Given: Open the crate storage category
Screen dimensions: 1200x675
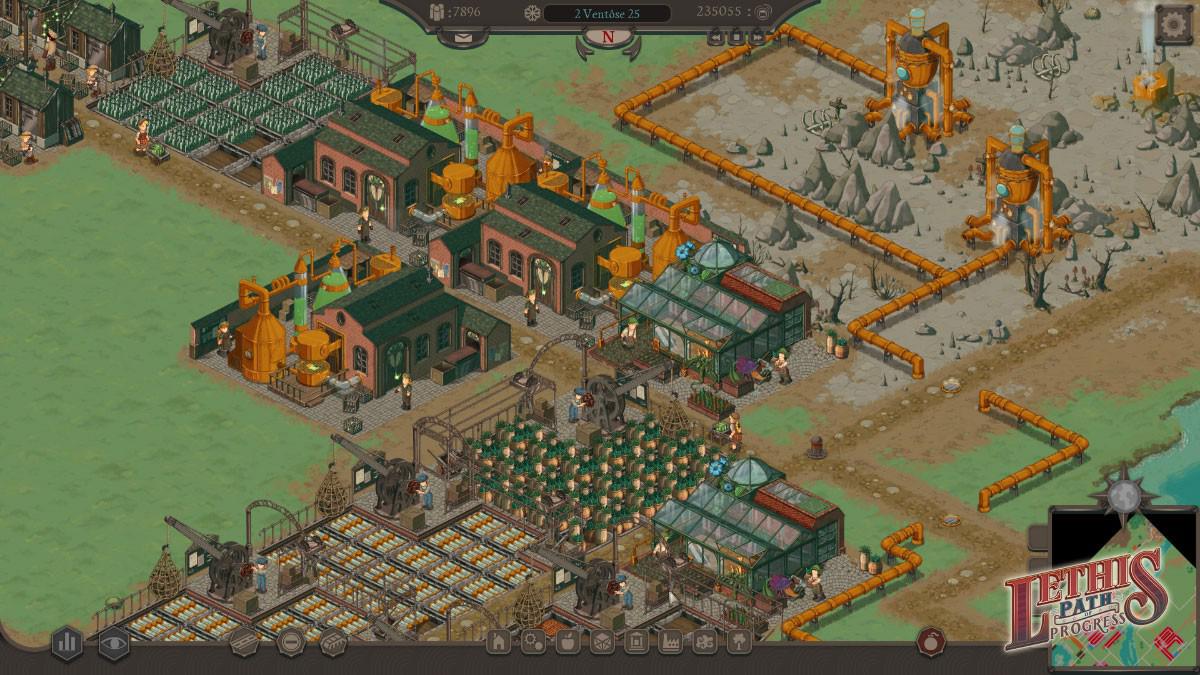Looking at the screenshot, I should pos(601,642).
